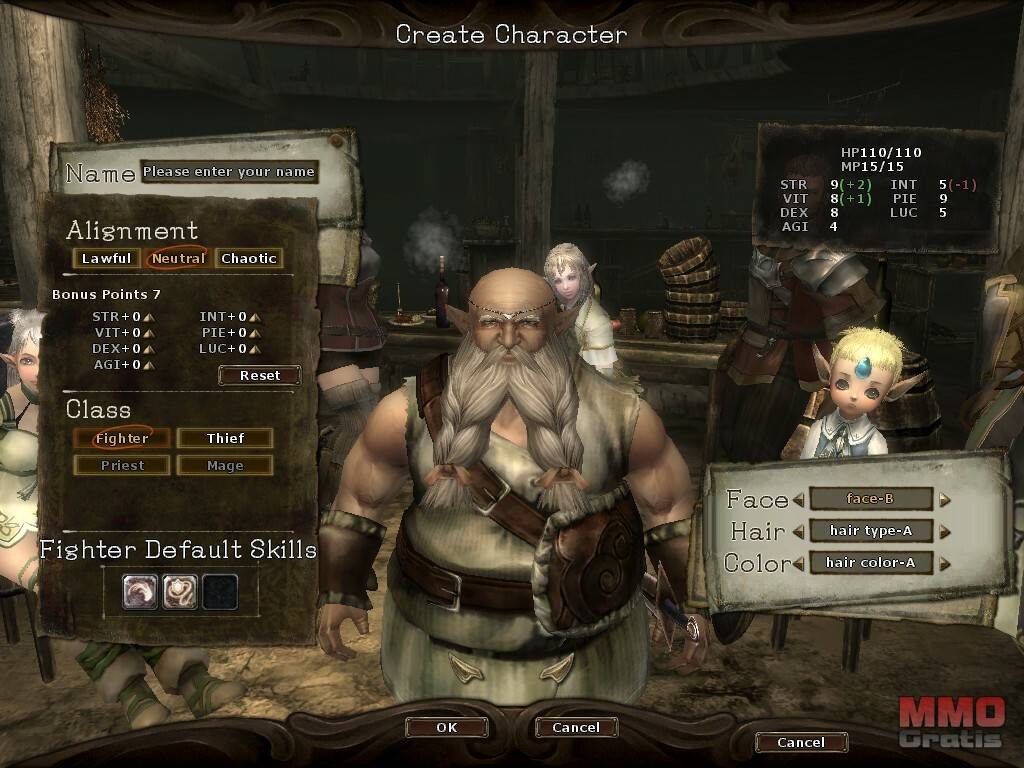Select the Fighter class
The width and height of the screenshot is (1024, 768).
tap(122, 438)
